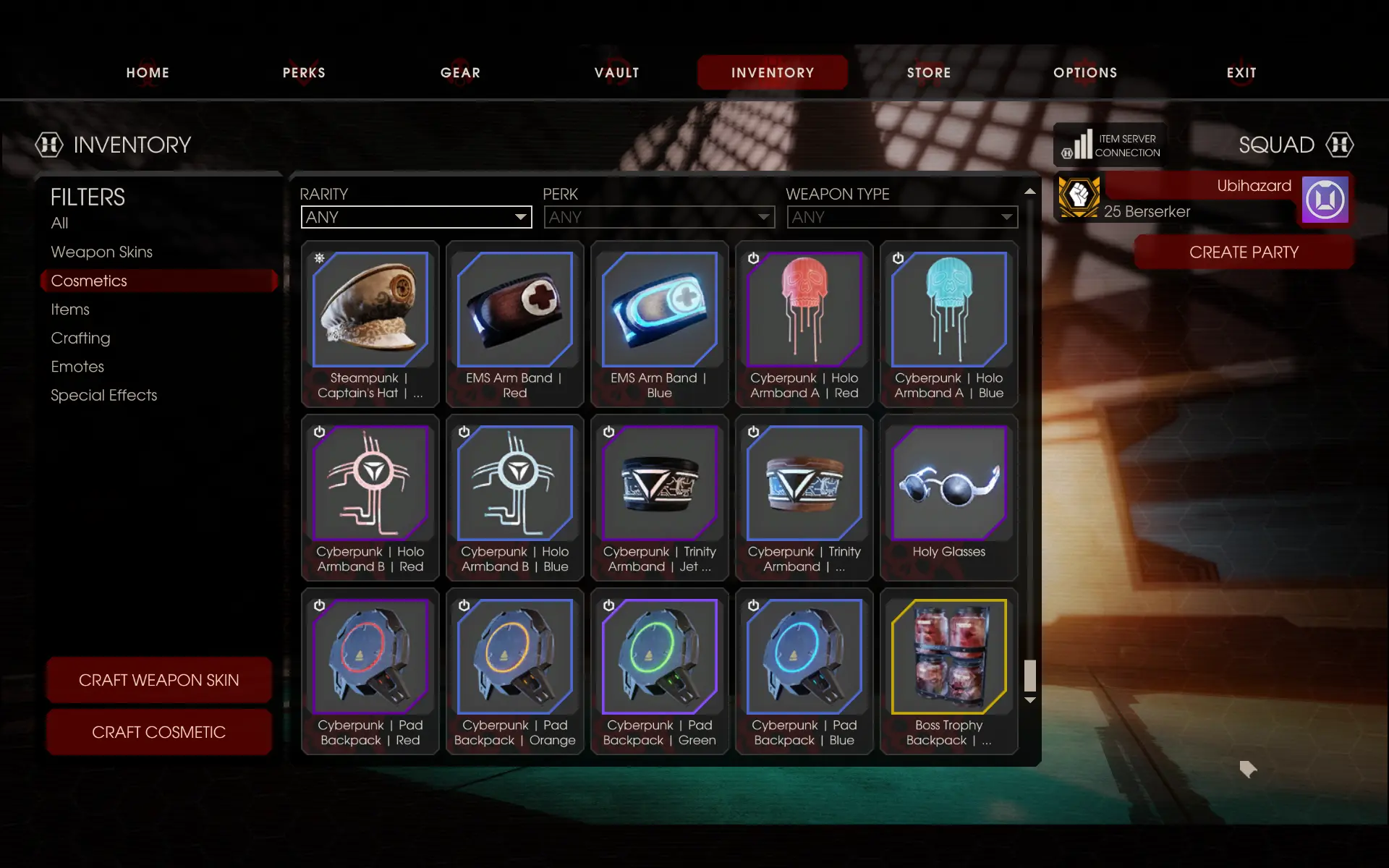Open the Options menu
Image resolution: width=1389 pixels, height=868 pixels.
coord(1085,72)
